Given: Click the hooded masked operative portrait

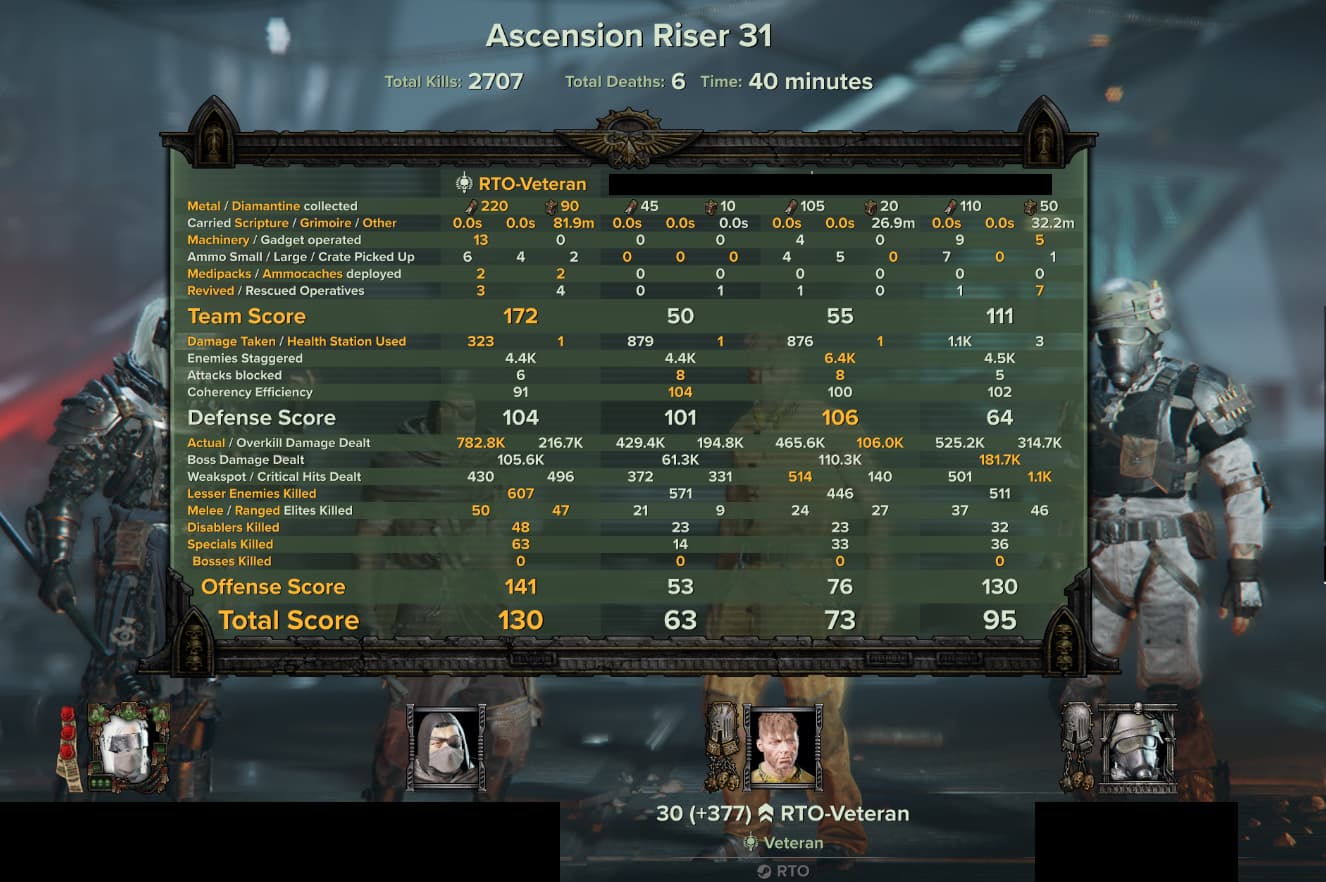Looking at the screenshot, I should point(446,747).
